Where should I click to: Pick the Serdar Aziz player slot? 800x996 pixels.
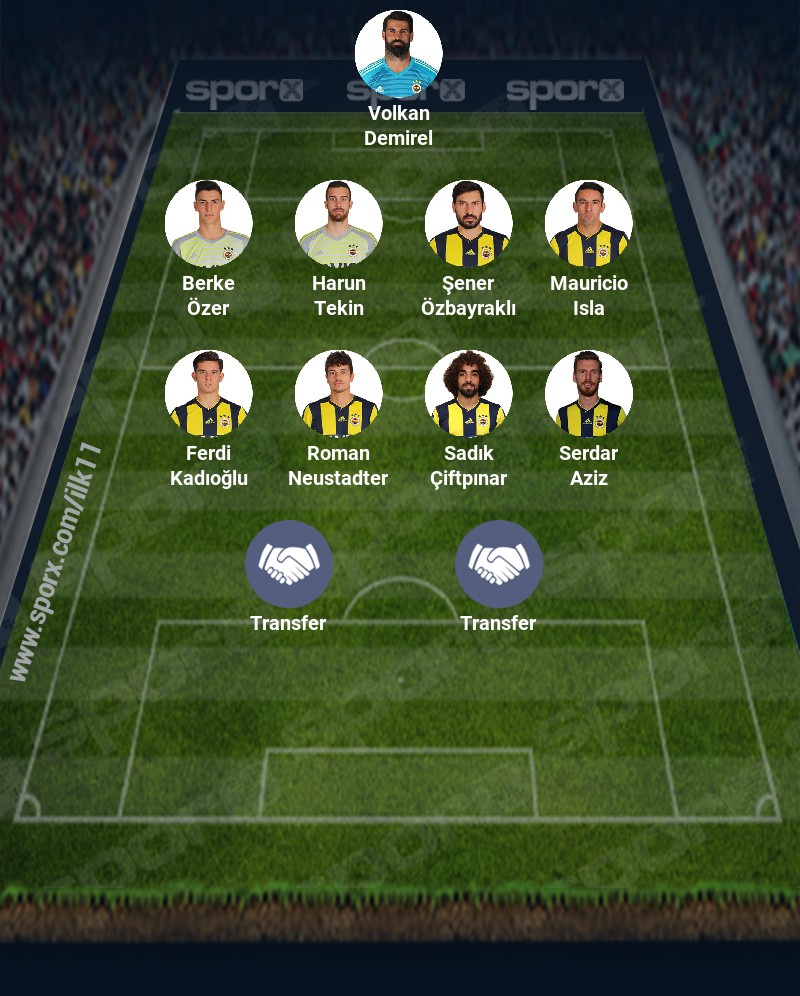coord(588,394)
